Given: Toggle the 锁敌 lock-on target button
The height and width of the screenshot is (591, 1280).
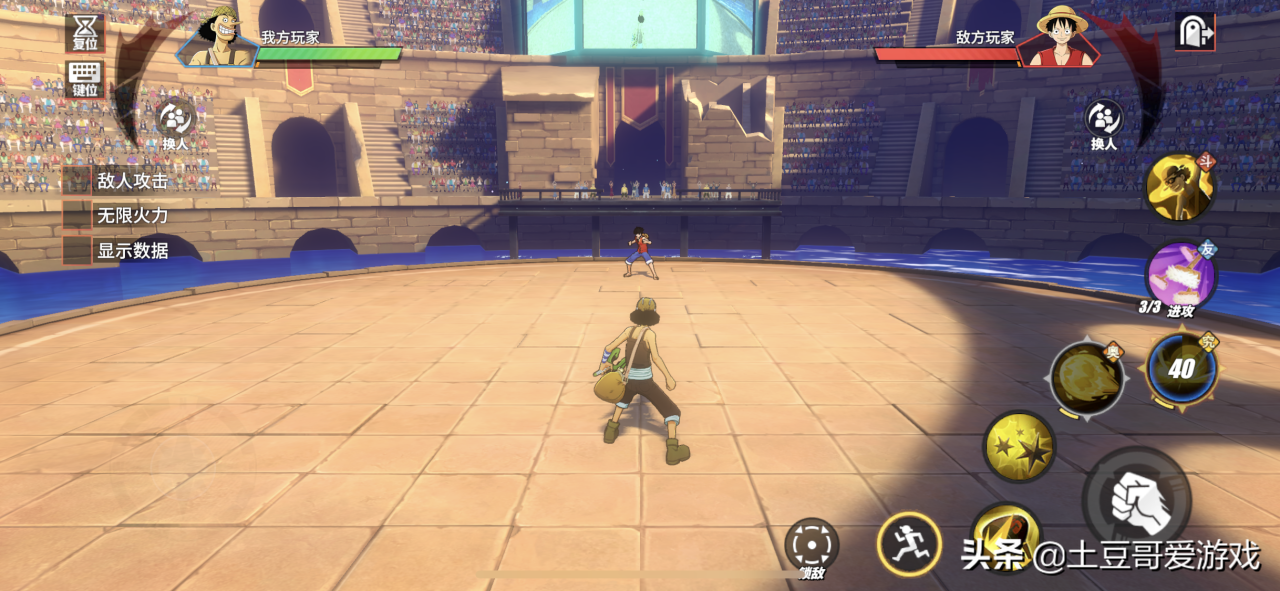Looking at the screenshot, I should [x=811, y=545].
